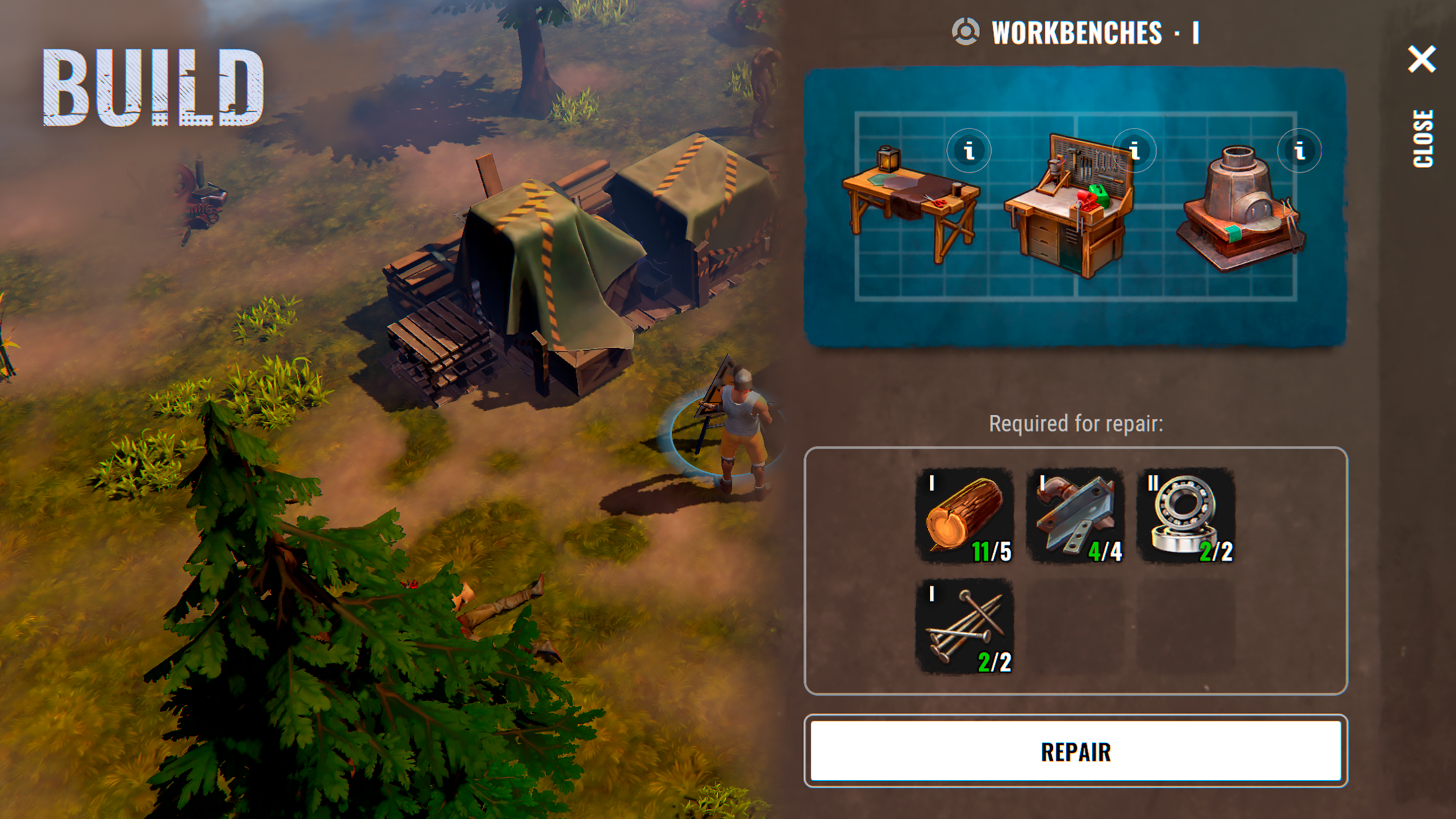The width and height of the screenshot is (1456, 819).
Task: Select the wood log requirement slot
Action: (x=965, y=516)
